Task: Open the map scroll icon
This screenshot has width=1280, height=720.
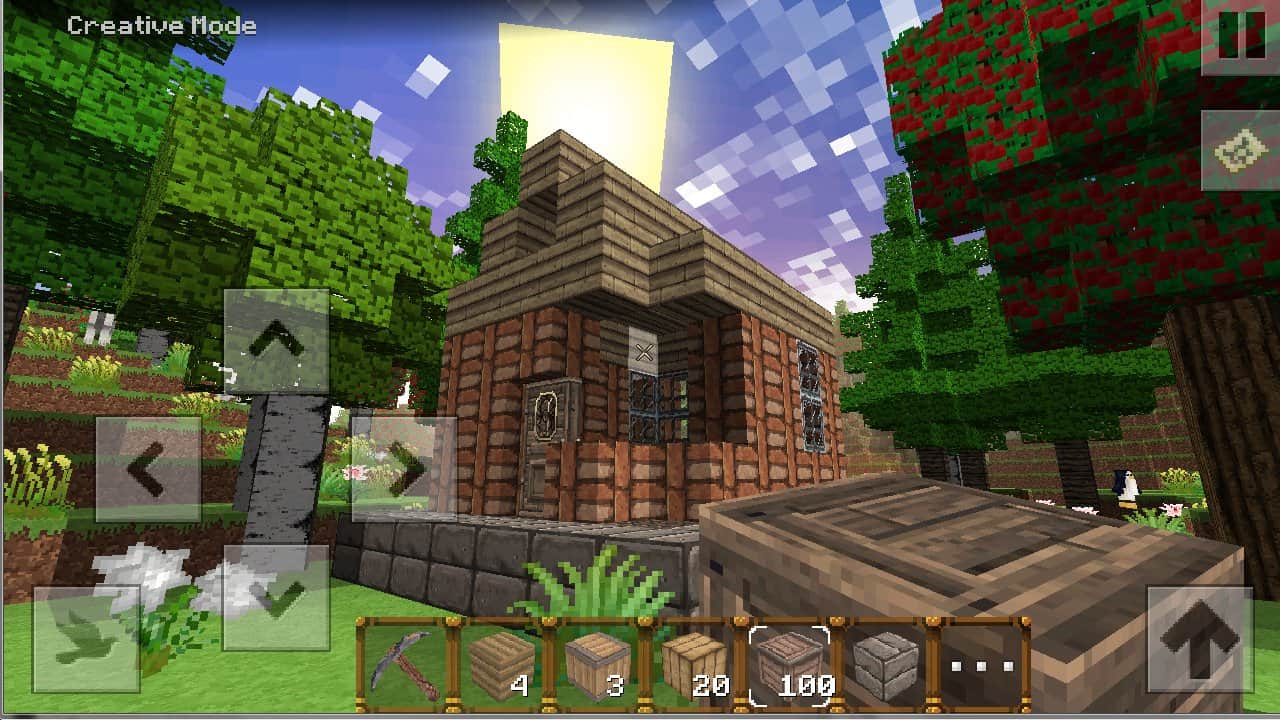Action: pyautogui.click(x=1240, y=151)
